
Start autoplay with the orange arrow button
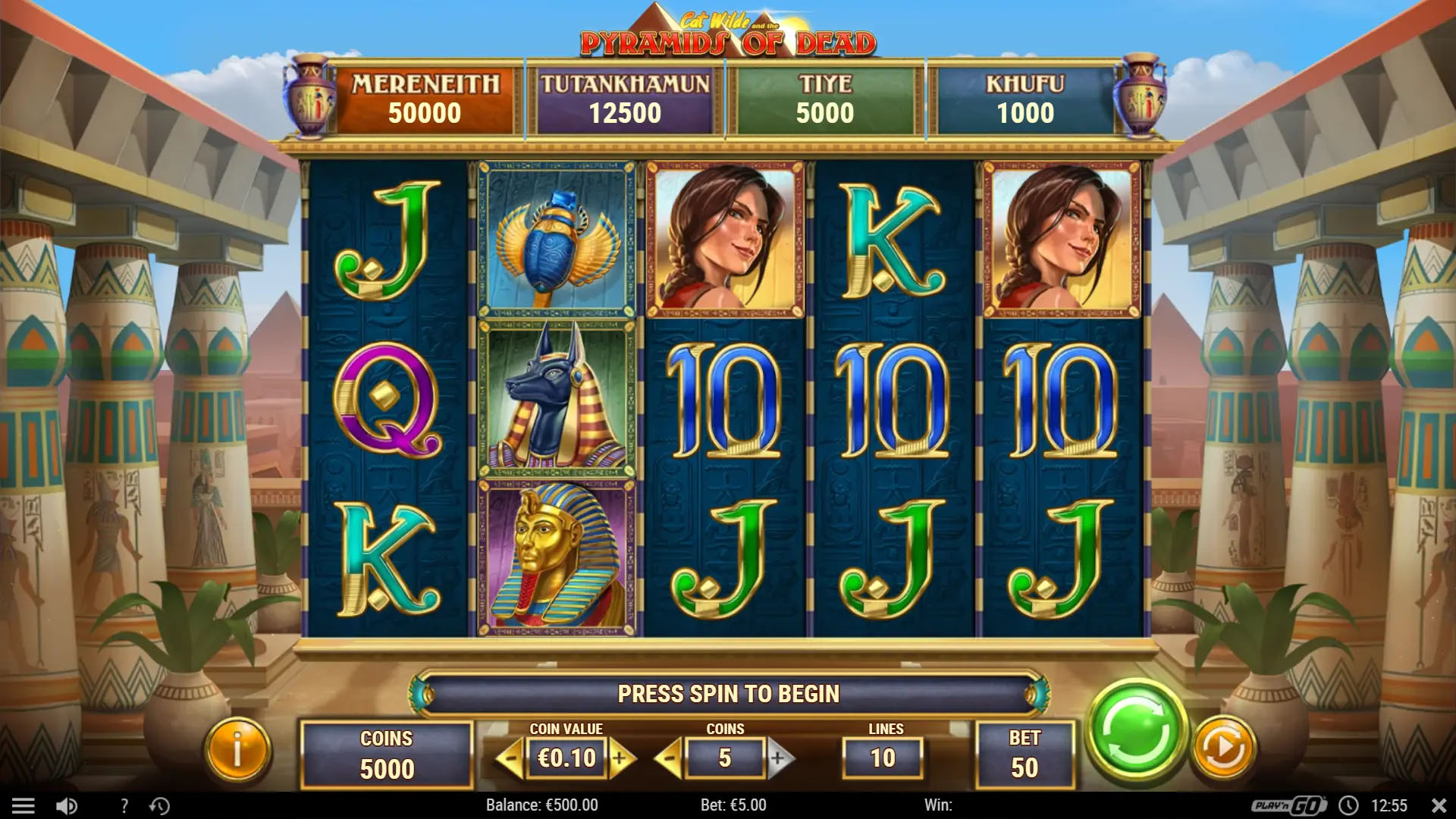pos(1222,748)
